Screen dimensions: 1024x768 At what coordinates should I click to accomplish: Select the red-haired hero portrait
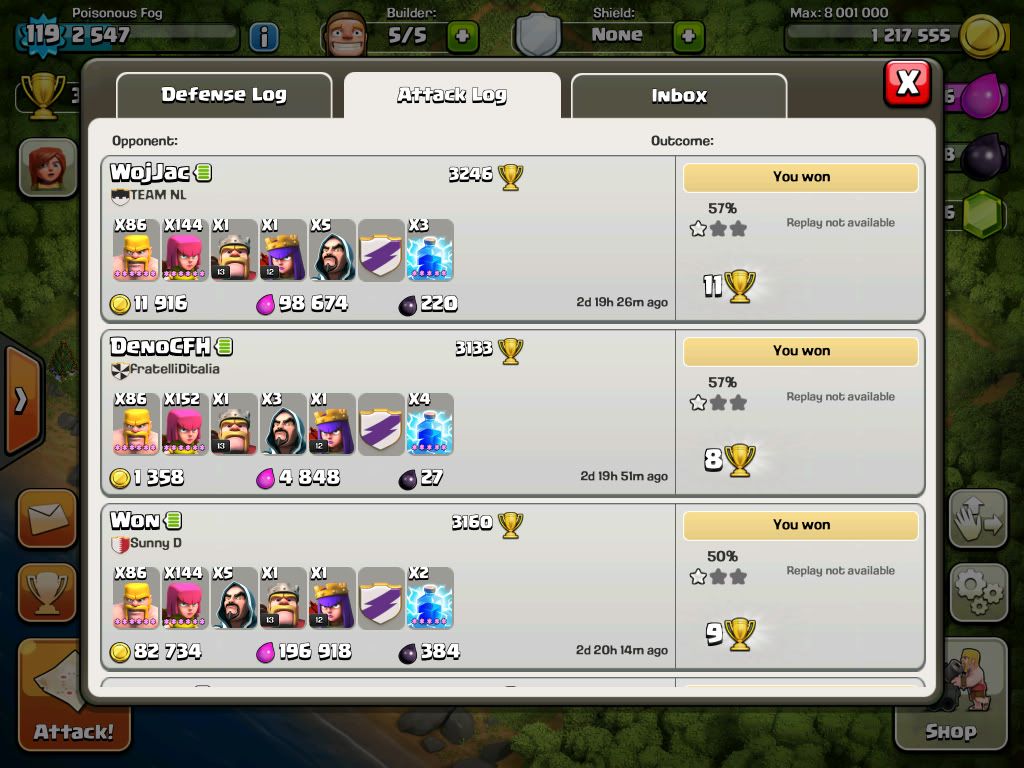(47, 166)
